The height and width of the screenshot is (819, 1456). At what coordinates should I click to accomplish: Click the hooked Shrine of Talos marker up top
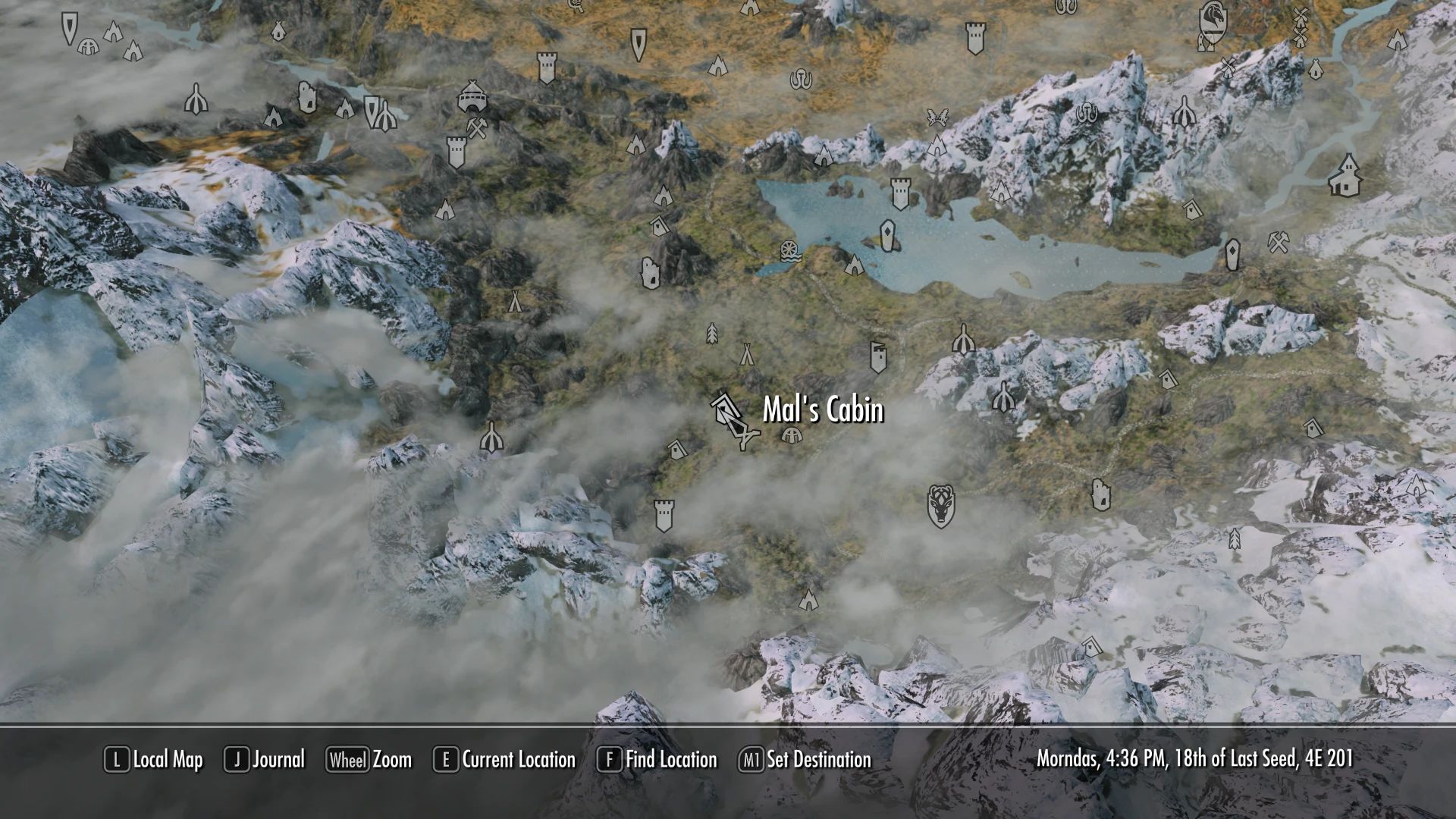pos(801,77)
